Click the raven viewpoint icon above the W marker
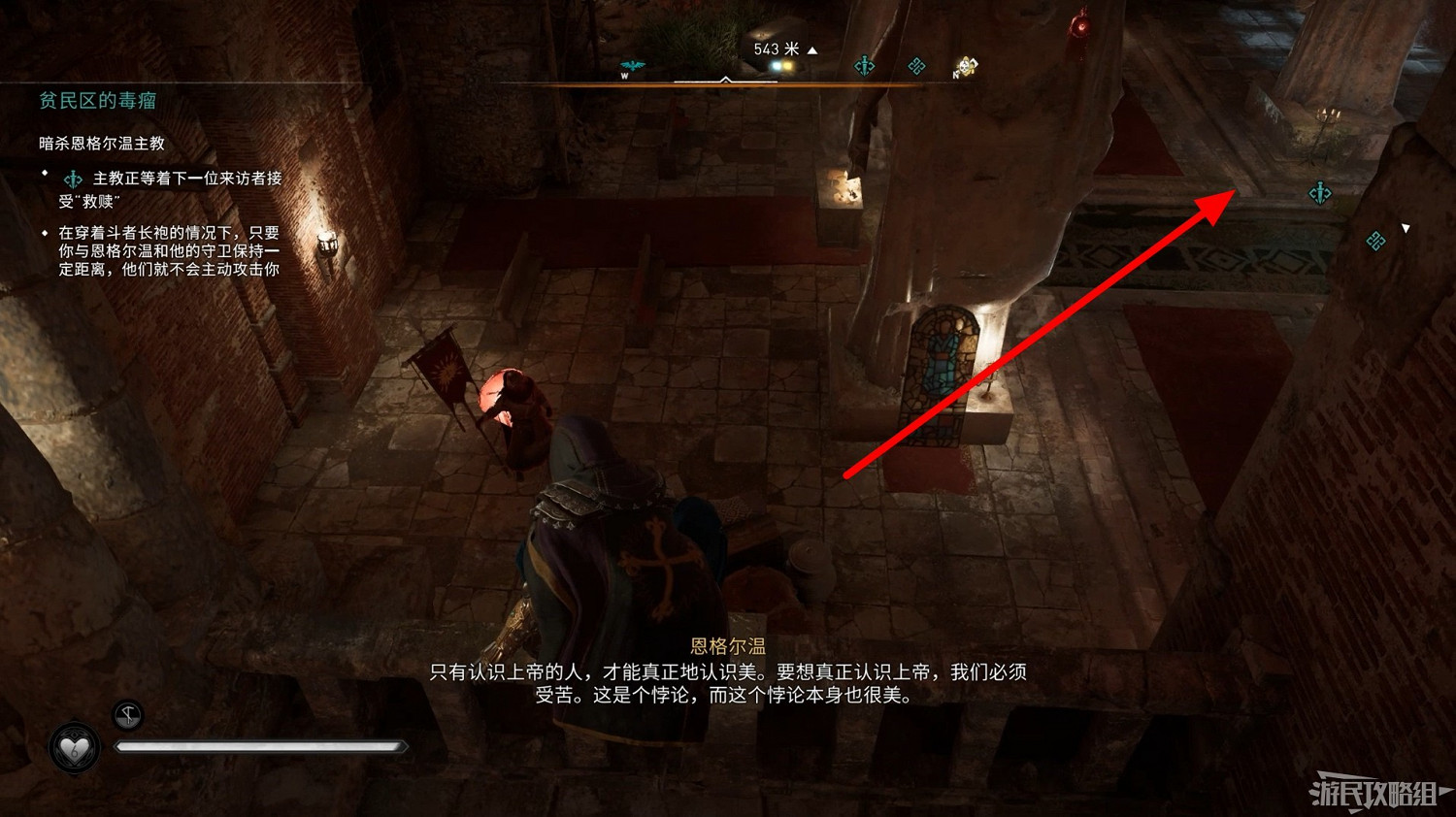Screen dimensions: 1456x817 632,63
